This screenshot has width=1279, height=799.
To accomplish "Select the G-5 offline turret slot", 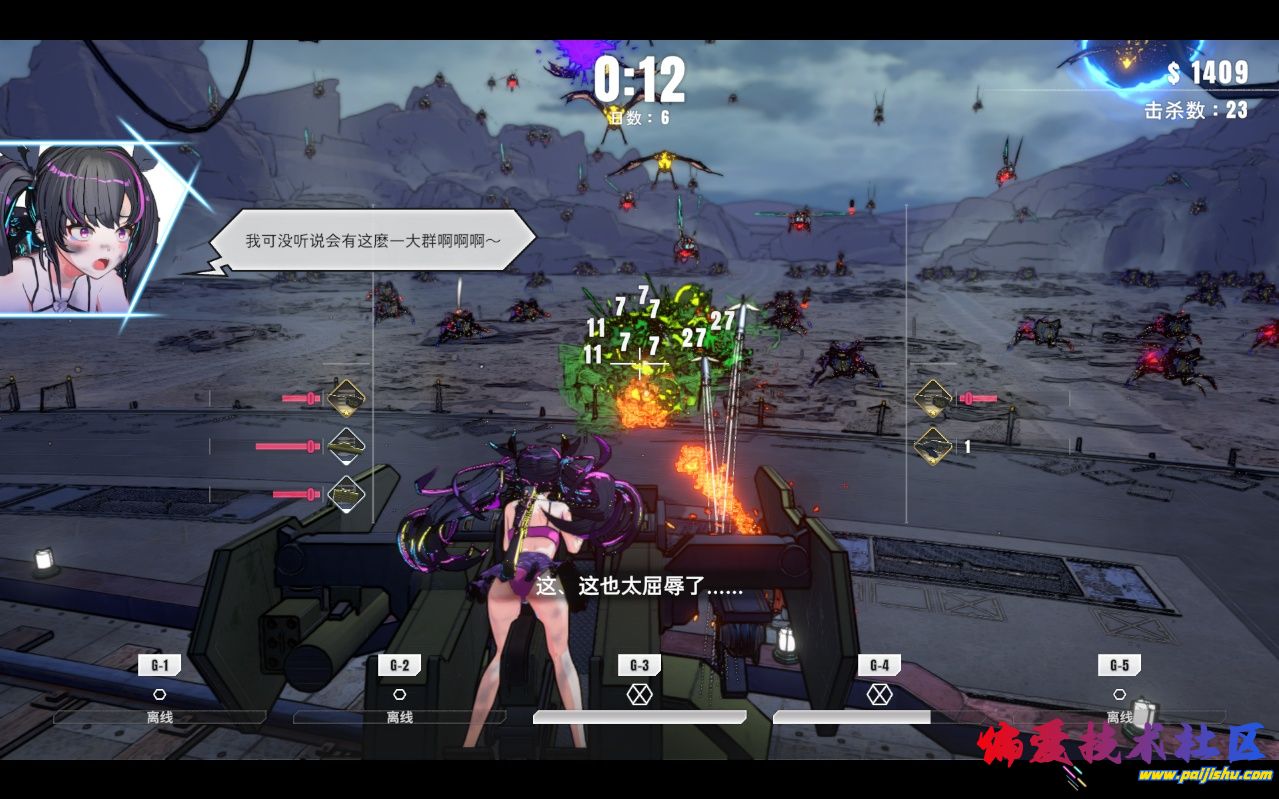I will coord(1119,692).
